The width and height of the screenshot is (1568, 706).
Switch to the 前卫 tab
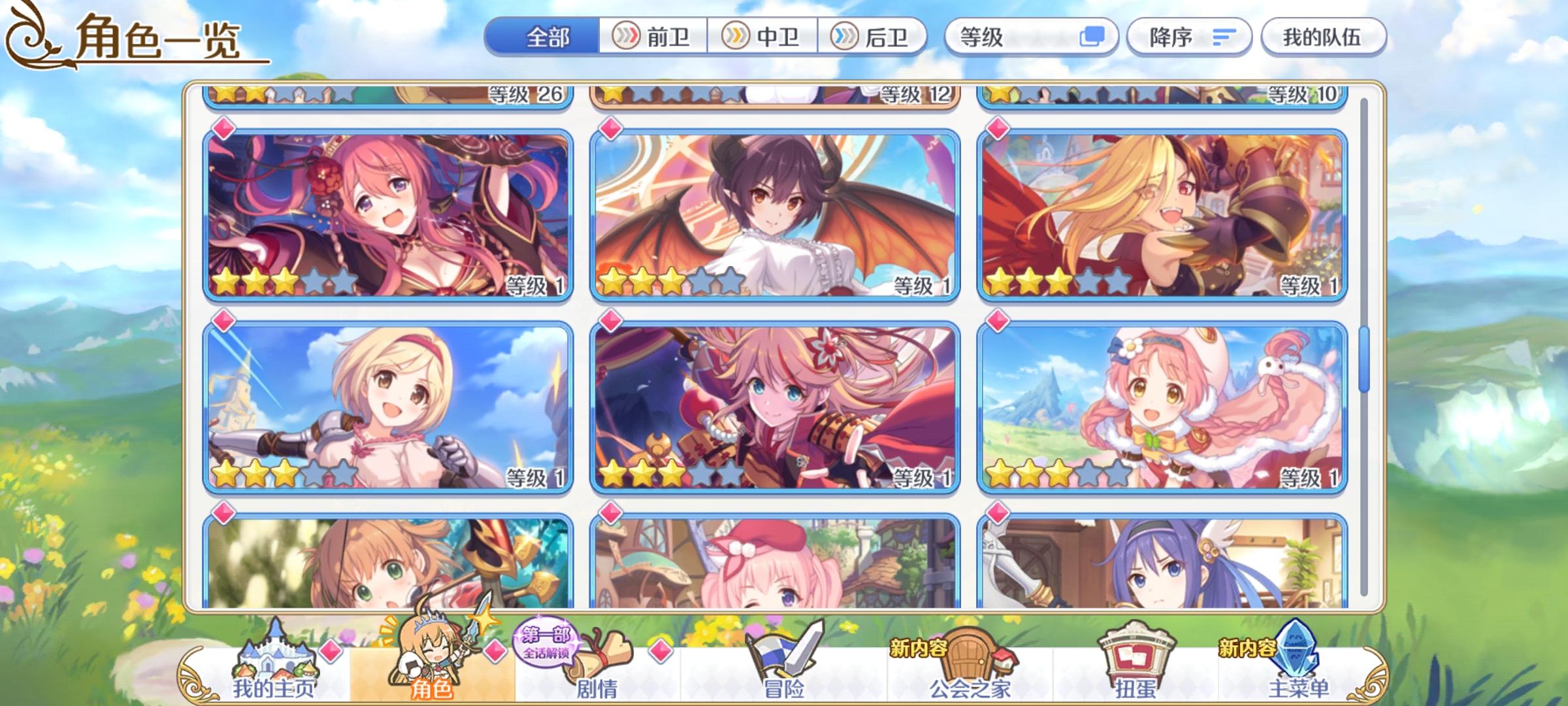[652, 37]
